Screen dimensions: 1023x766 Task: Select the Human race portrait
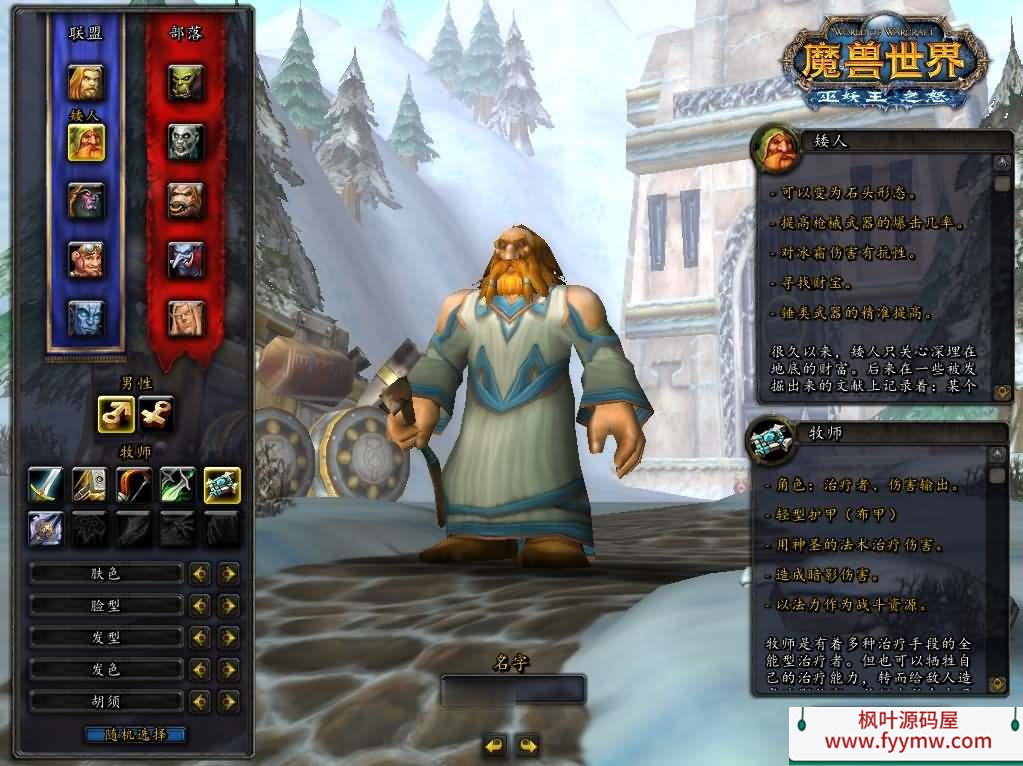tap(85, 82)
